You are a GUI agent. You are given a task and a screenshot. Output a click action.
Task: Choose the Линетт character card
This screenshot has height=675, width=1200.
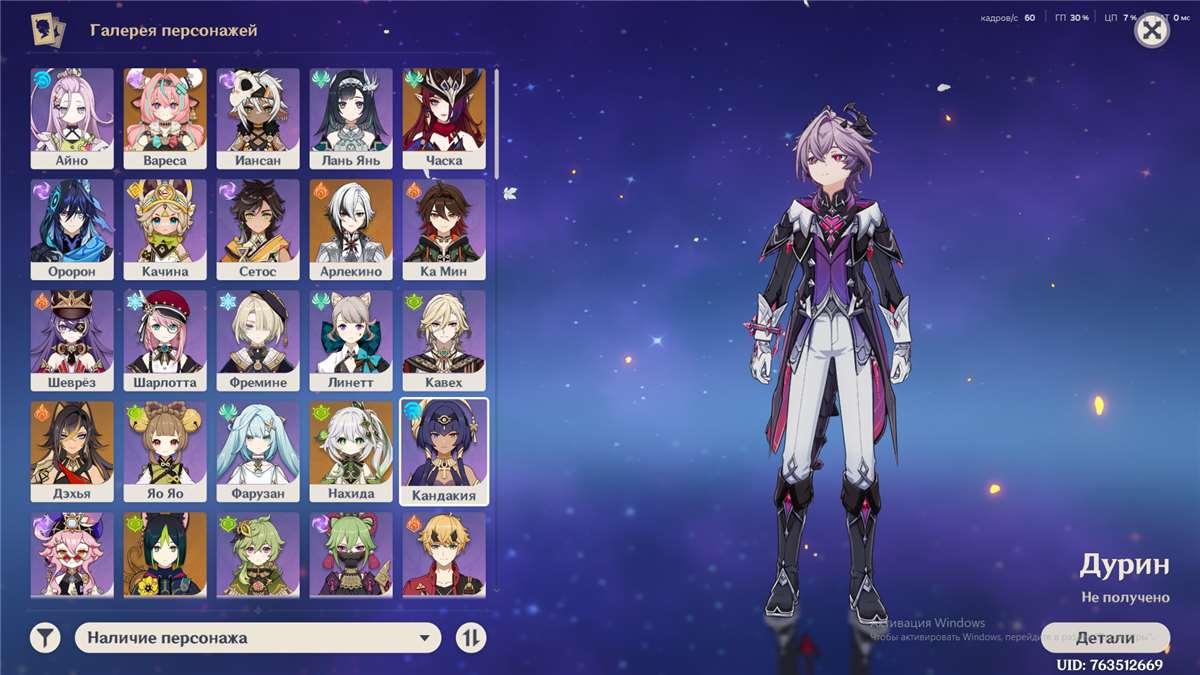pyautogui.click(x=351, y=339)
